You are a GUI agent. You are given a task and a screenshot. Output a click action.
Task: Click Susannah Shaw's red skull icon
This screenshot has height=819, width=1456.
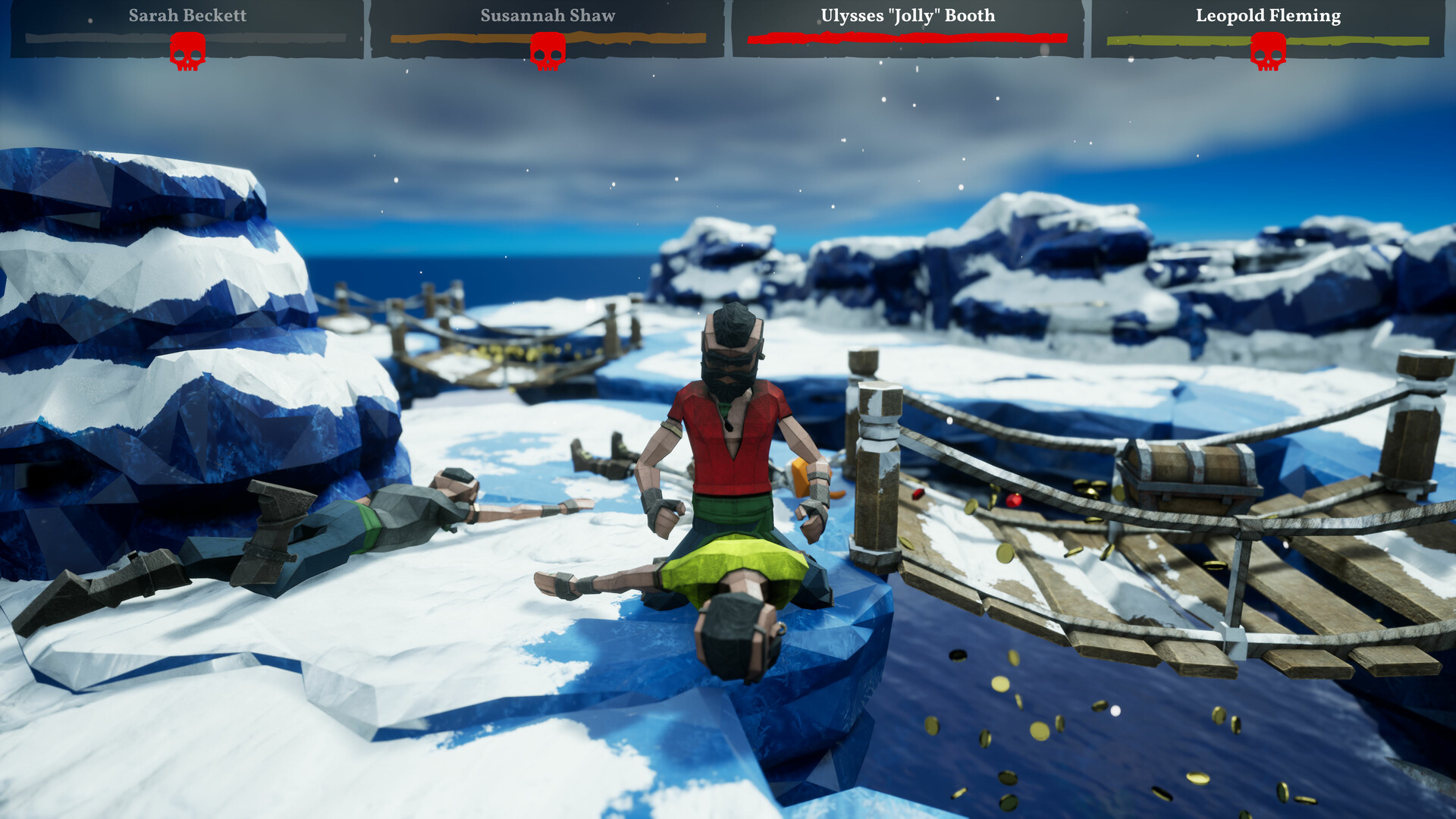548,53
